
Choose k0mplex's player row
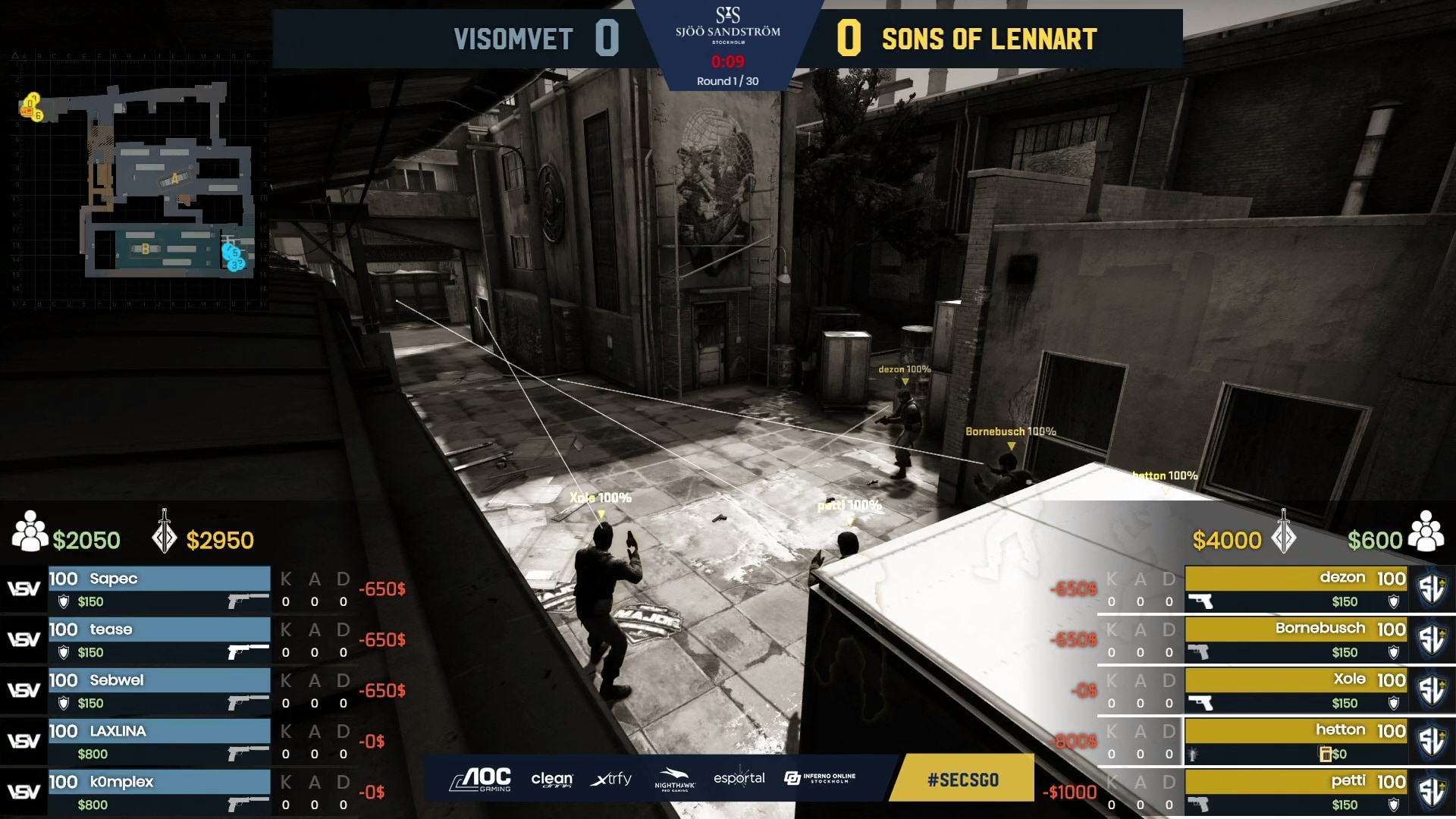pyautogui.click(x=159, y=792)
